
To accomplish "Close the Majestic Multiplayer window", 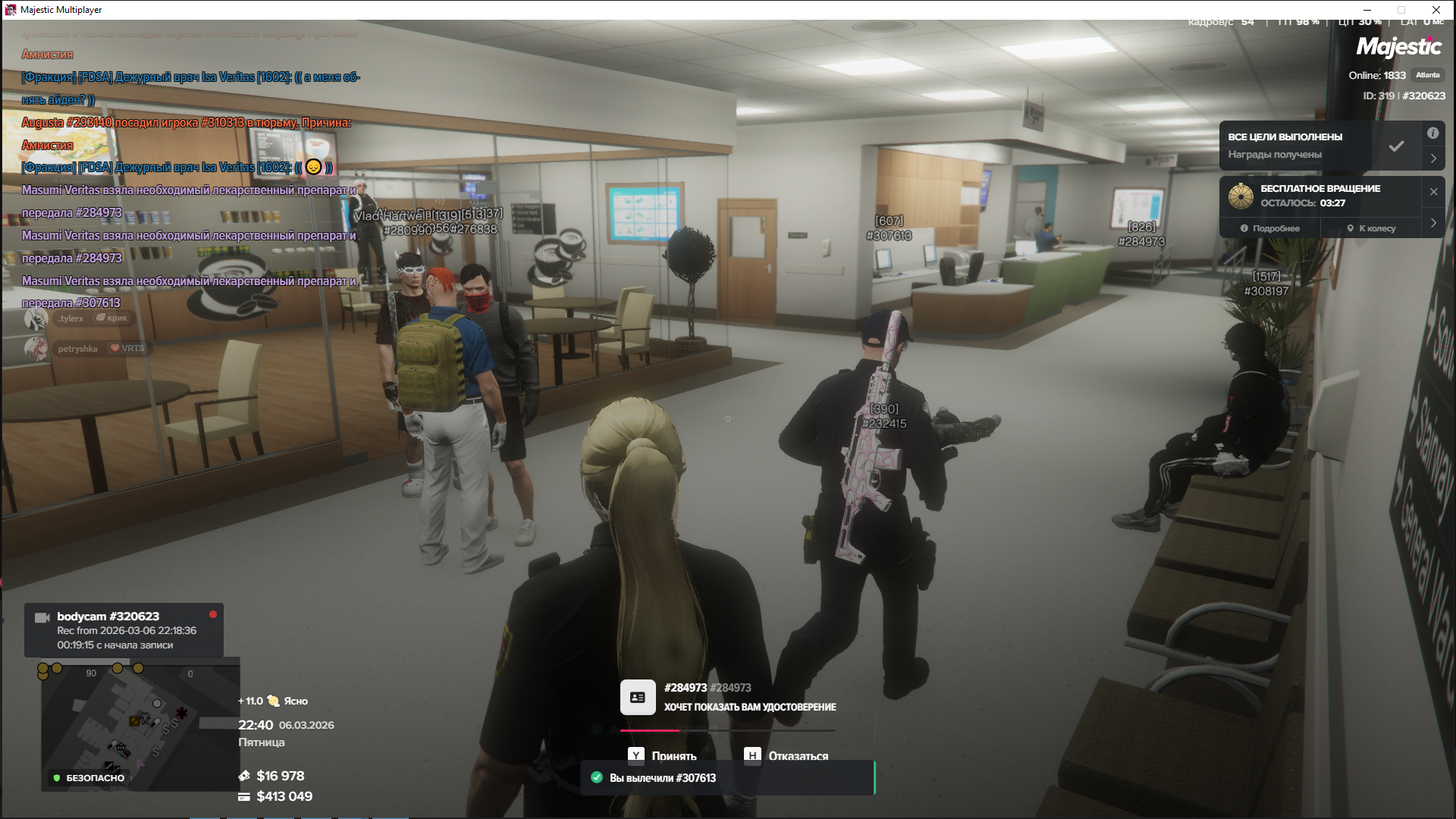I will coord(1436,10).
